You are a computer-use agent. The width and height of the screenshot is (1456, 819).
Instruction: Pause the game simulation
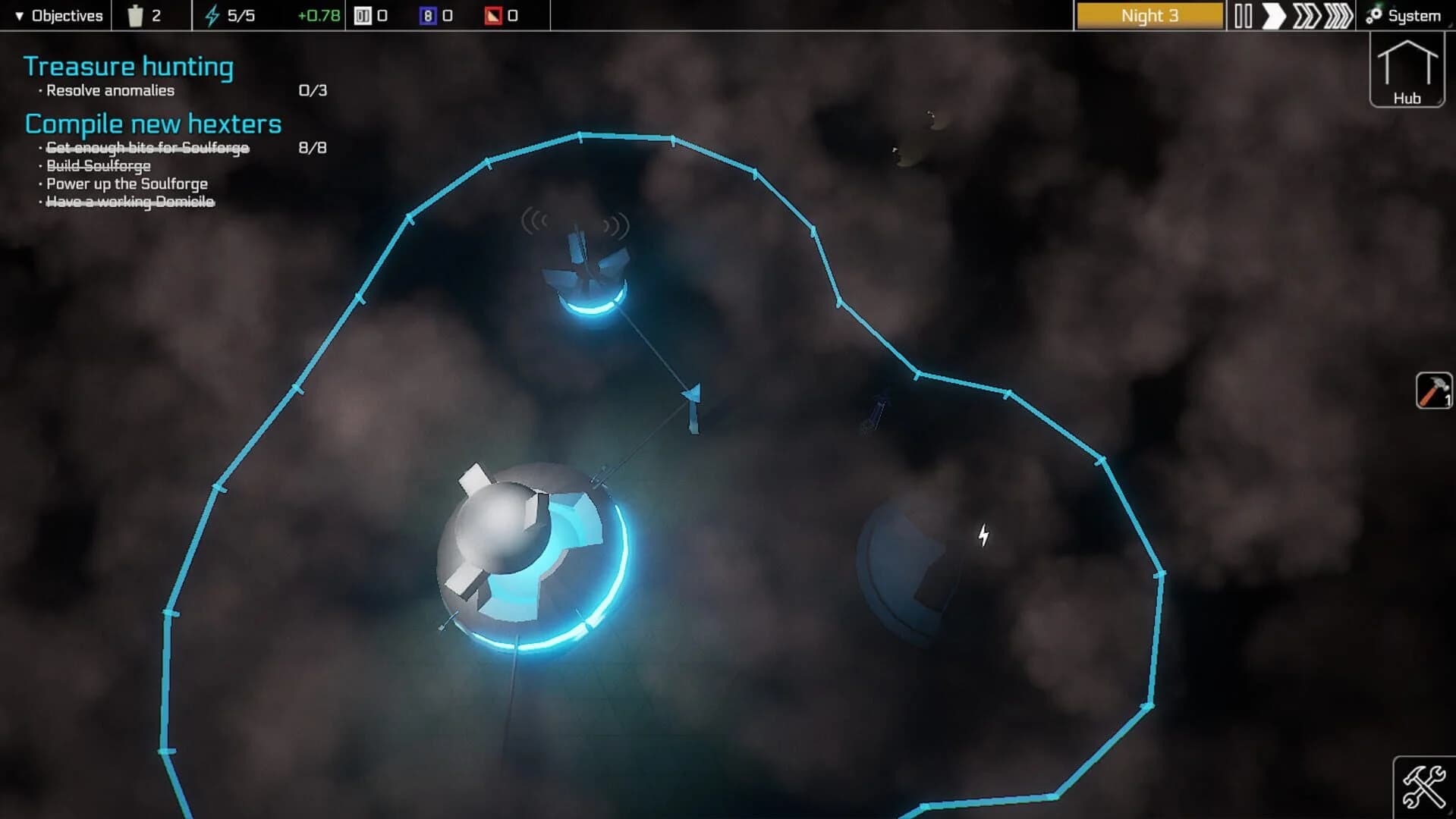point(1244,14)
